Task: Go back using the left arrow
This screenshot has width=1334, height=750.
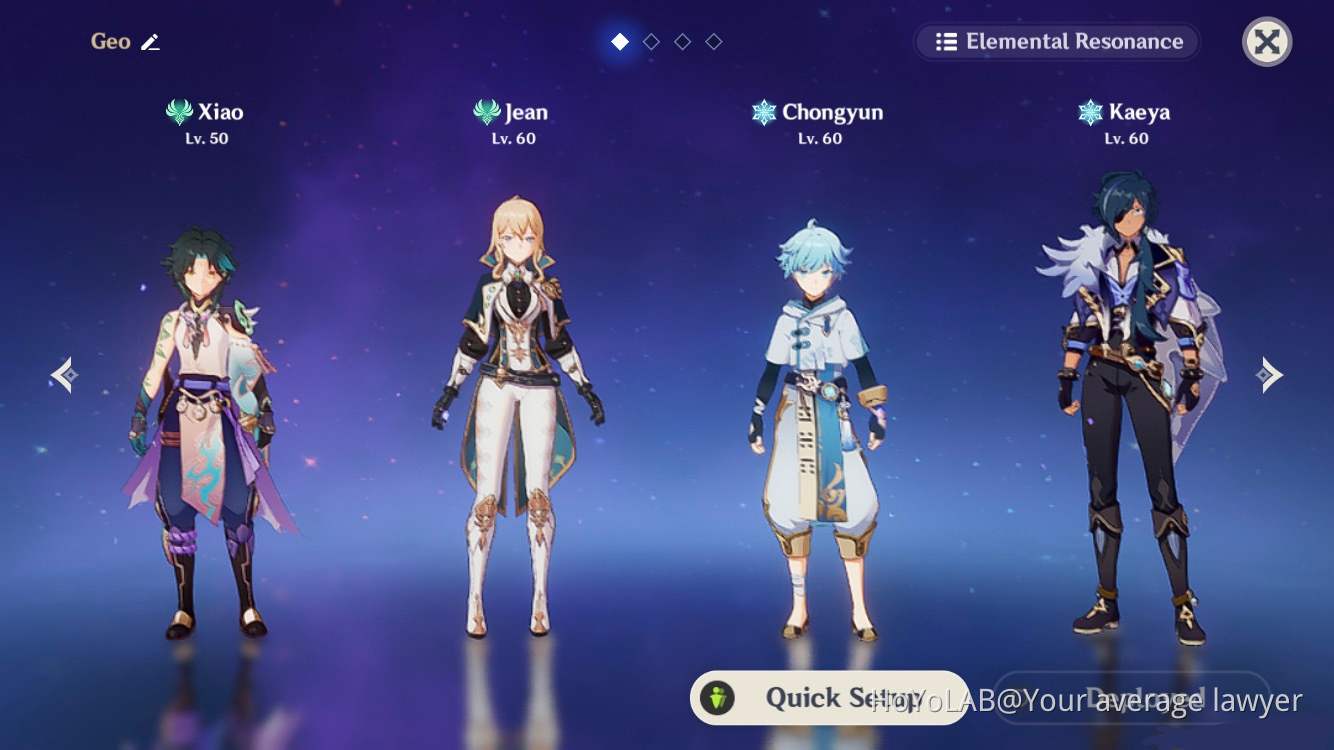Action: [x=63, y=374]
